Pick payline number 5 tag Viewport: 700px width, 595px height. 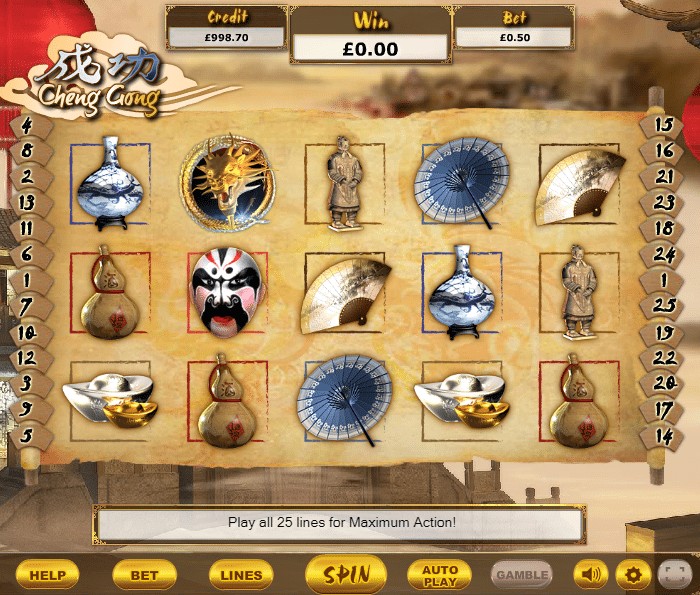tap(26, 434)
